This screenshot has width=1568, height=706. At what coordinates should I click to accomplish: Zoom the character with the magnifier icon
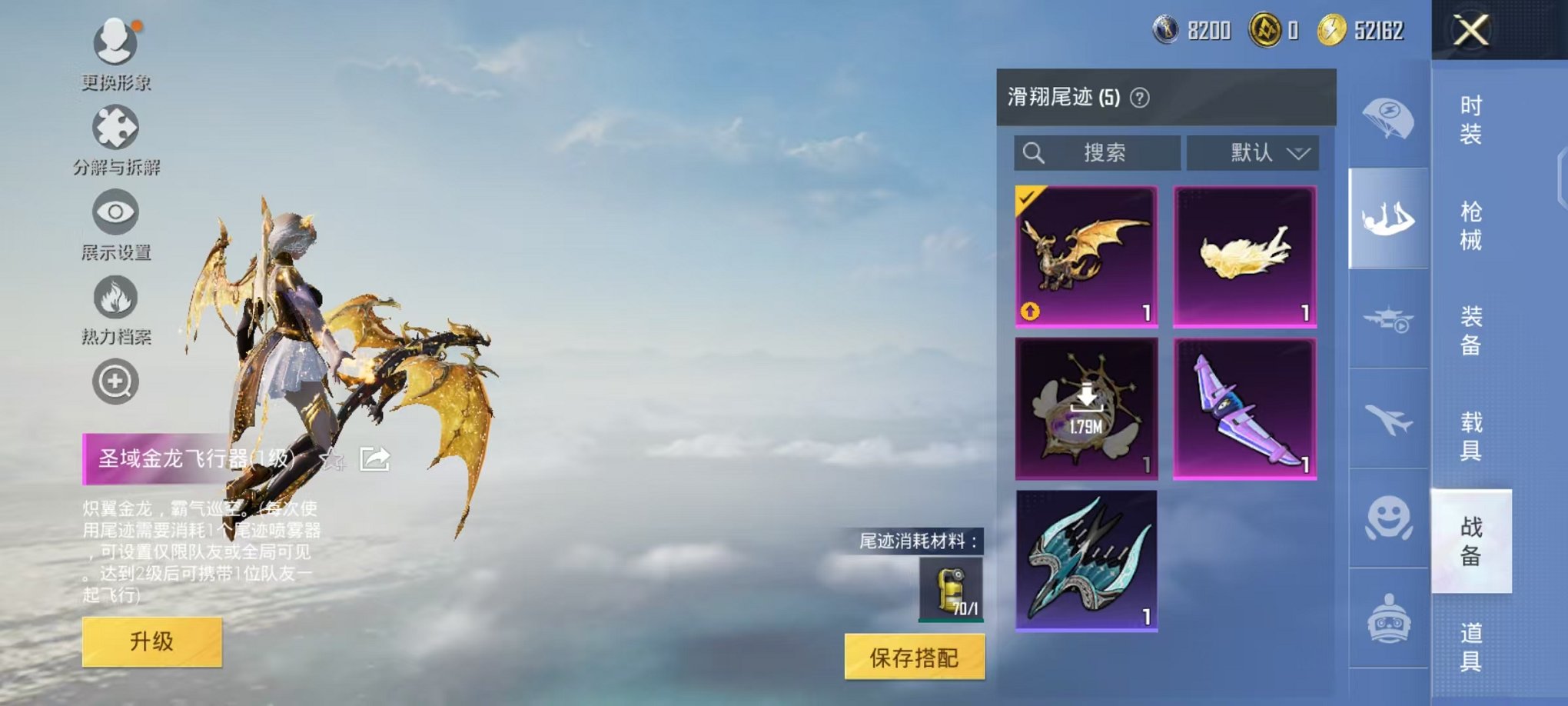pyautogui.click(x=114, y=379)
